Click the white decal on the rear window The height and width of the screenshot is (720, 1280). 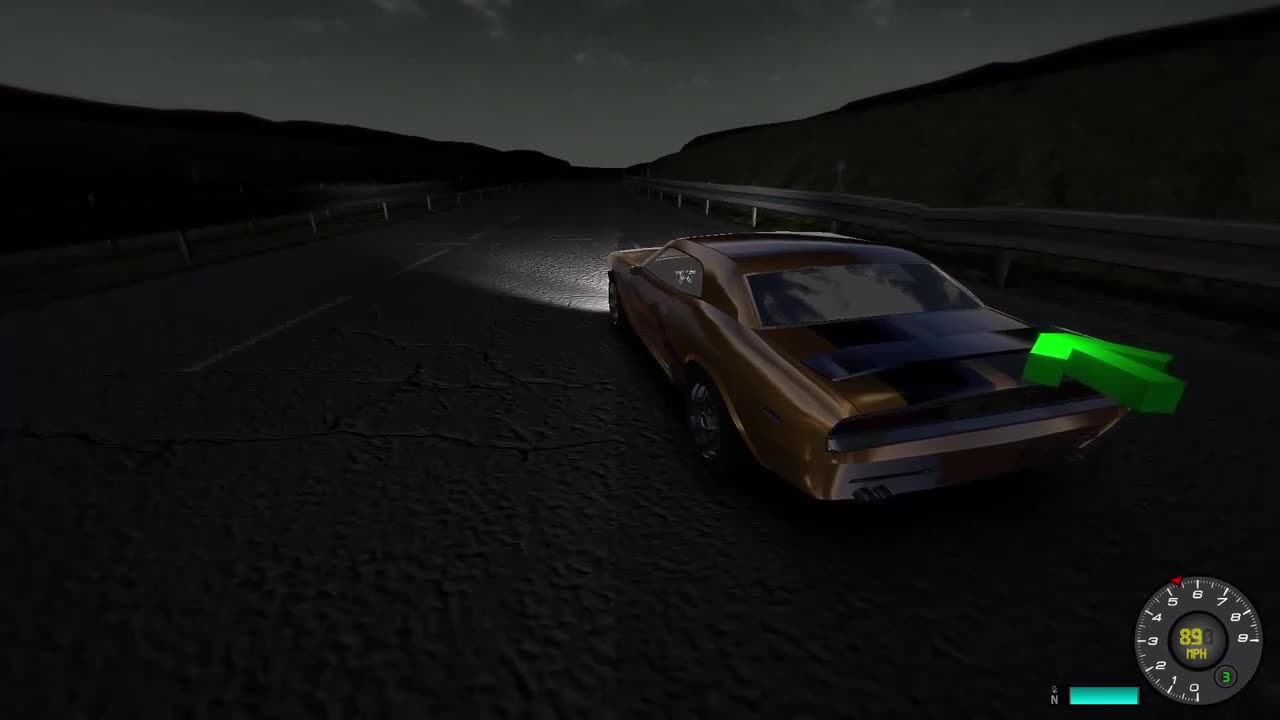684,277
